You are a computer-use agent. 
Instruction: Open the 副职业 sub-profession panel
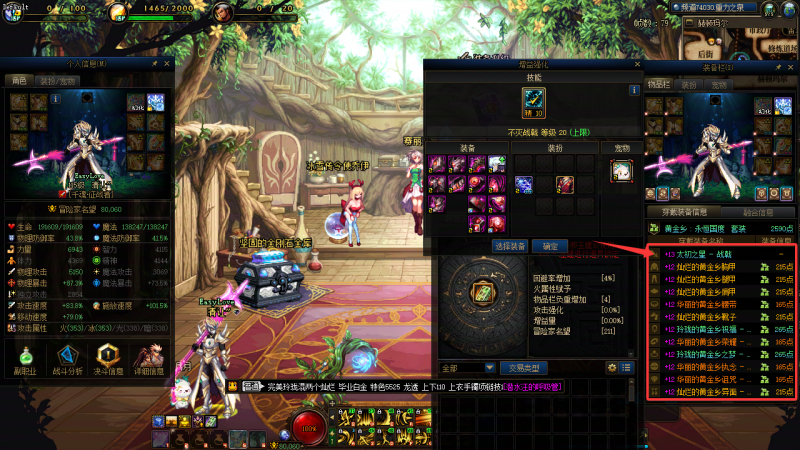coord(24,362)
